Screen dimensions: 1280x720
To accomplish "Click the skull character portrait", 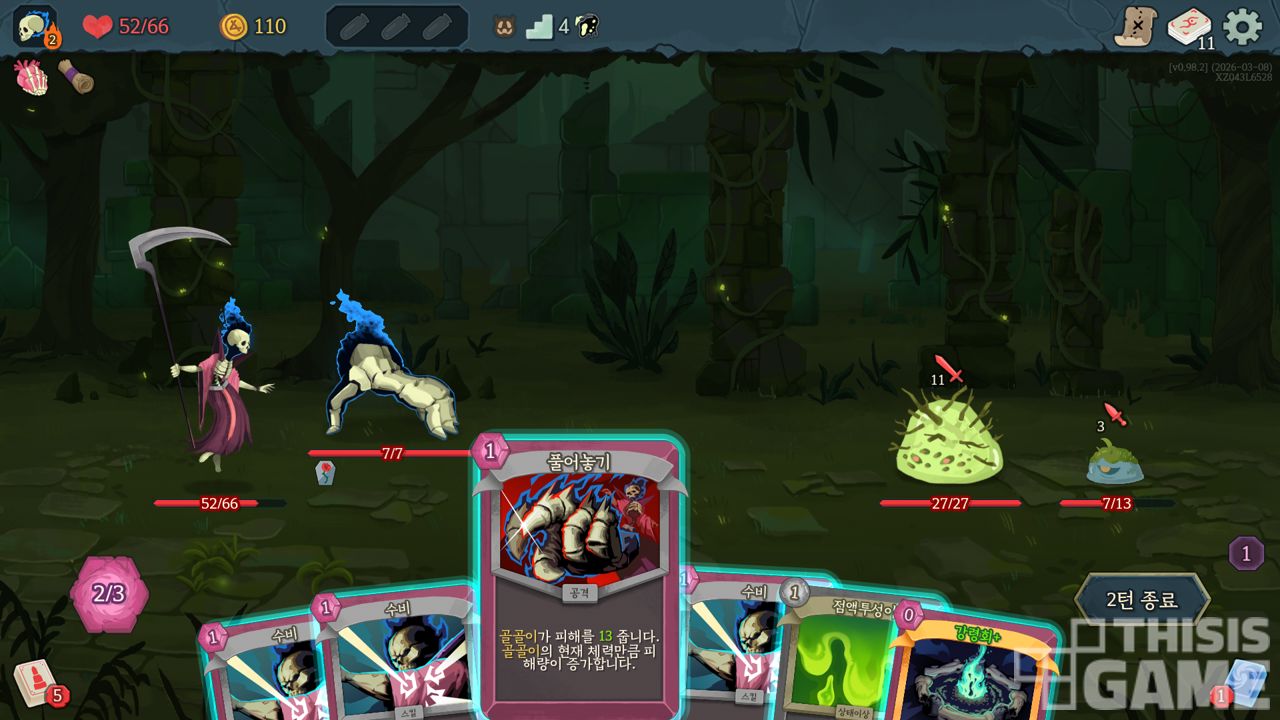I will click(33, 25).
